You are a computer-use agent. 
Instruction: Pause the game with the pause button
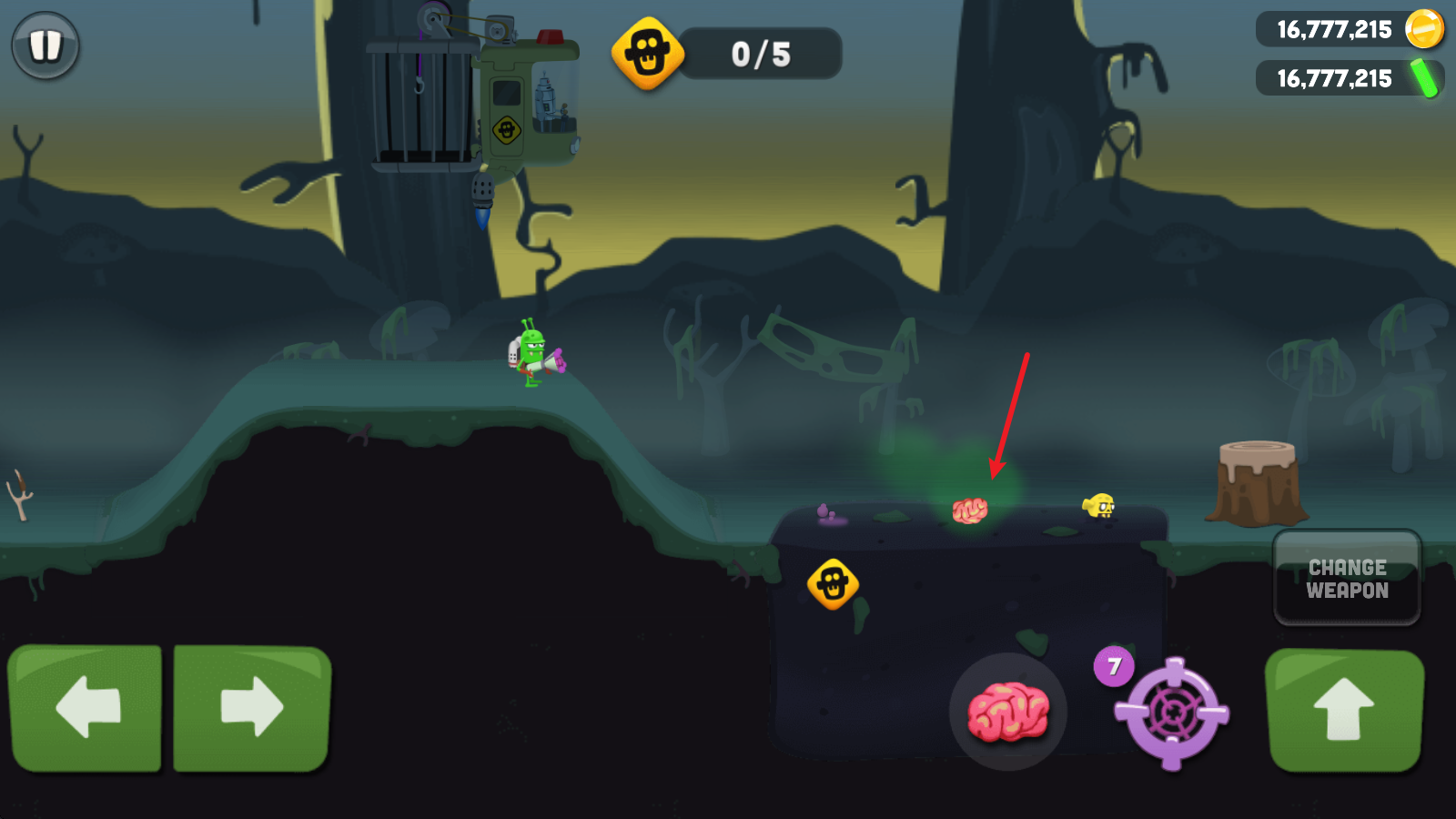(x=45, y=45)
